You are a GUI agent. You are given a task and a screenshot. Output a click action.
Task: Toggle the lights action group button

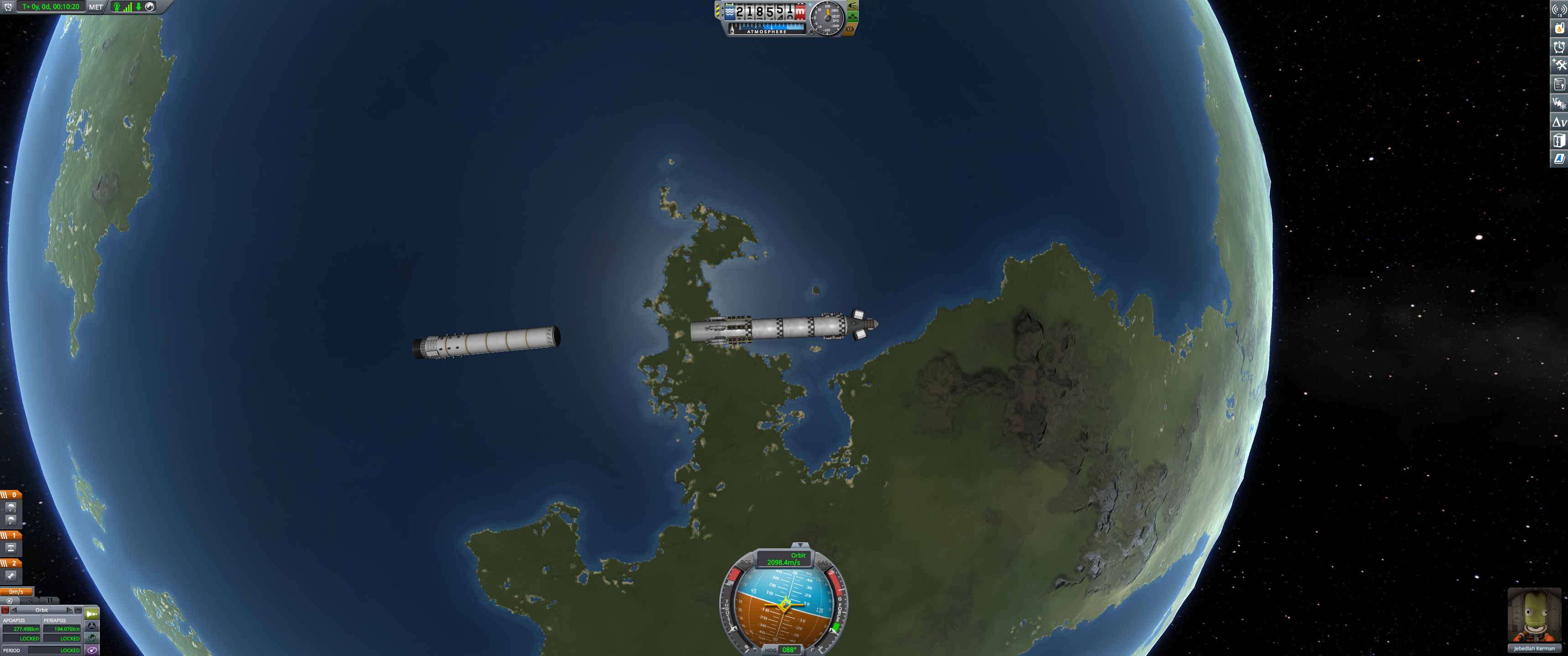853,5
